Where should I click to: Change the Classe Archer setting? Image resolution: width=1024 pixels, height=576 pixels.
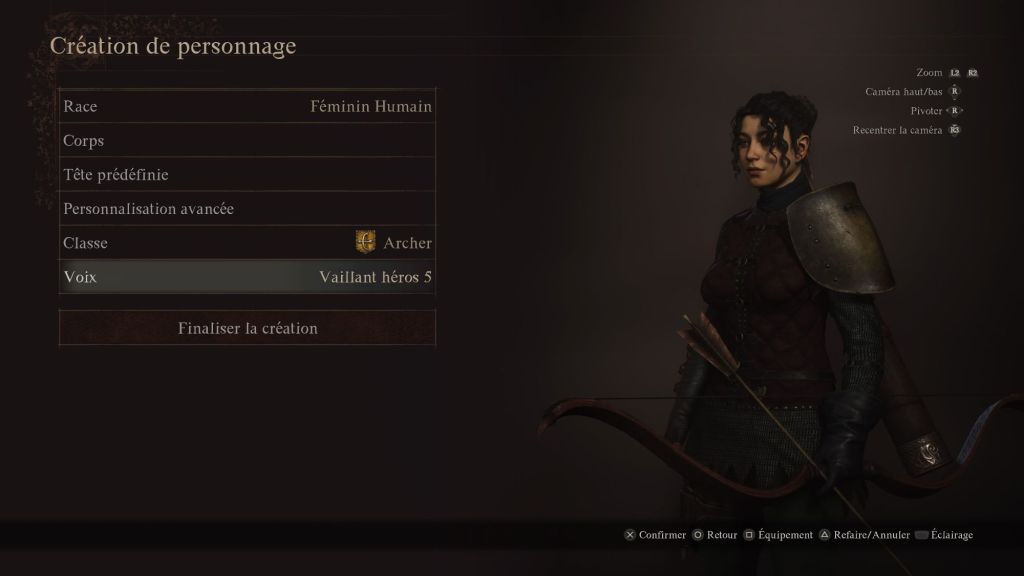point(247,243)
